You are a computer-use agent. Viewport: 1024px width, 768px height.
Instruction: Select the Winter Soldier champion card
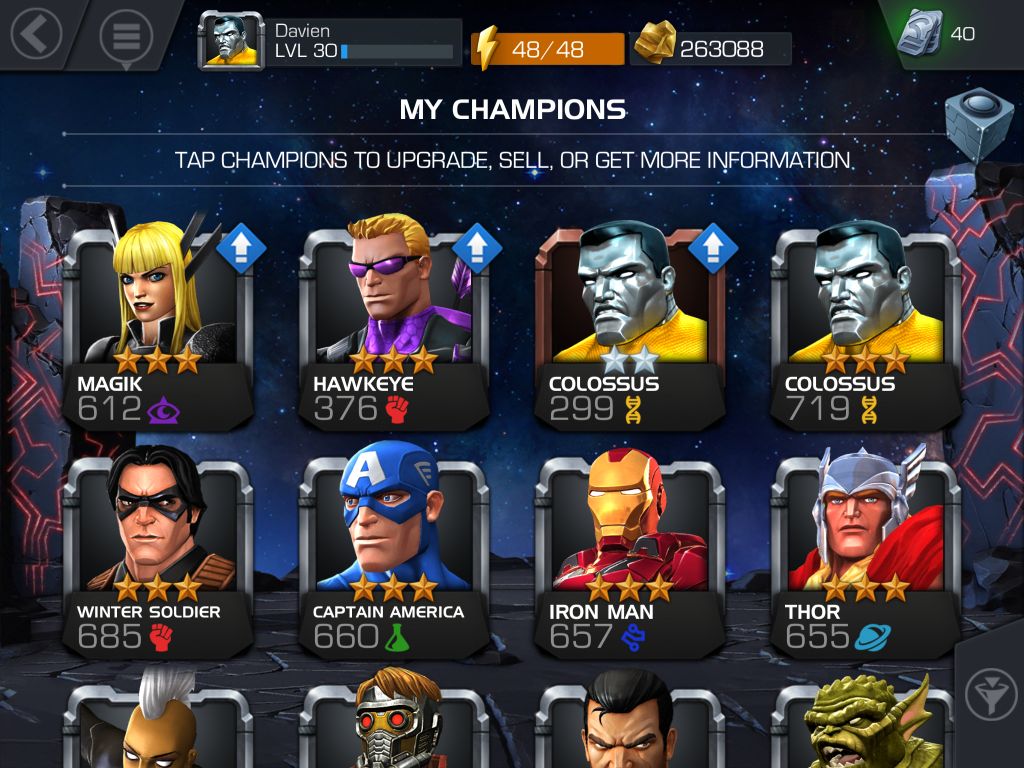[x=156, y=550]
